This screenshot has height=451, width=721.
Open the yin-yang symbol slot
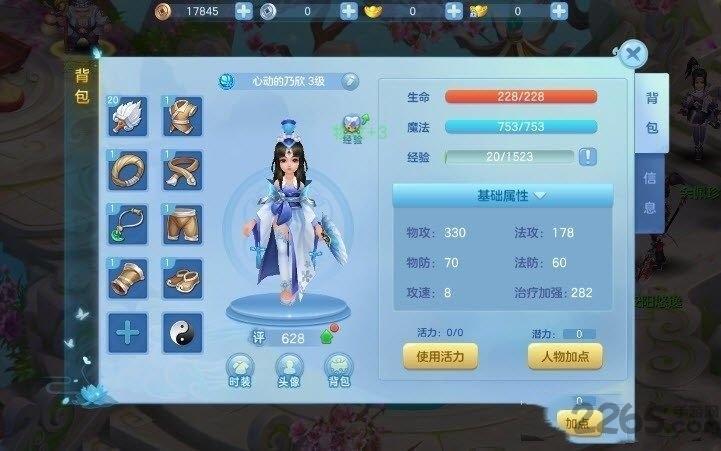click(x=183, y=333)
